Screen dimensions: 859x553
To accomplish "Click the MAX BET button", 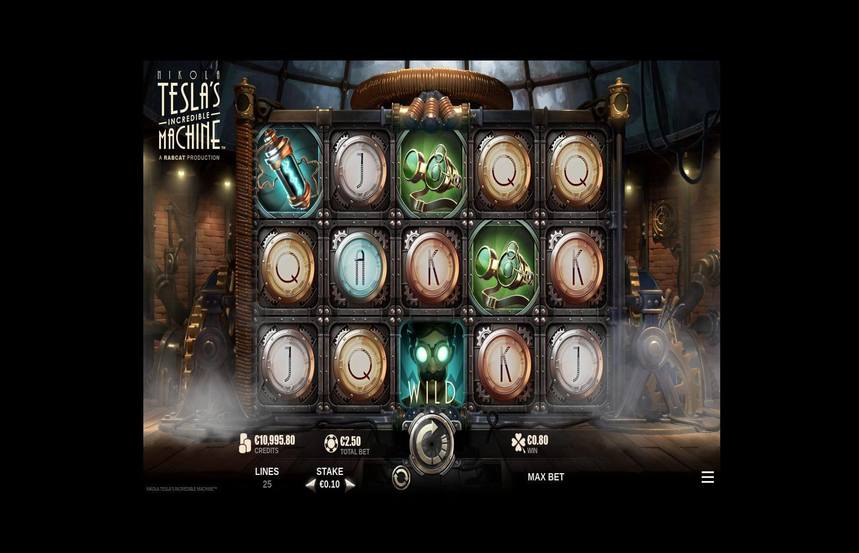I will 546,477.
